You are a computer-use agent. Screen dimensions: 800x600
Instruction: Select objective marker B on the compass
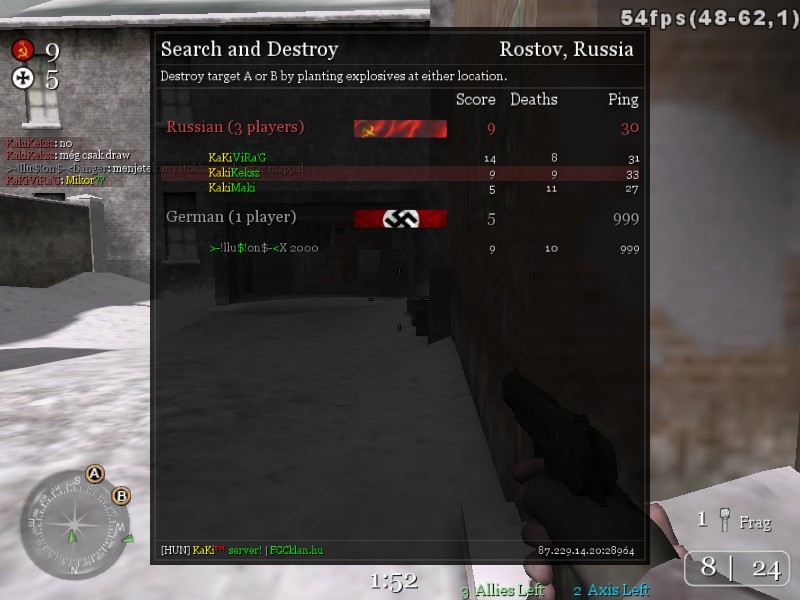(x=121, y=495)
